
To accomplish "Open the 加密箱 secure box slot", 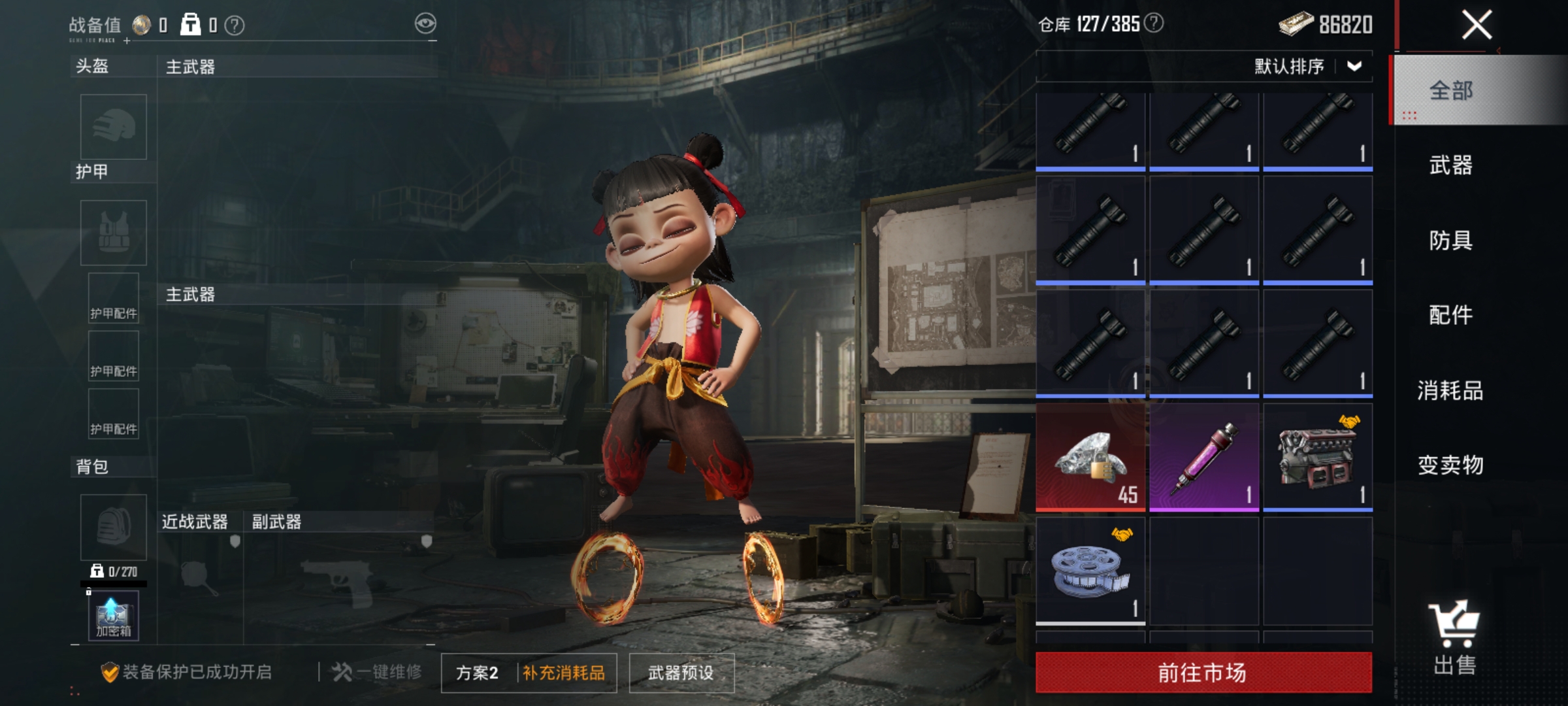I will 114,616.
